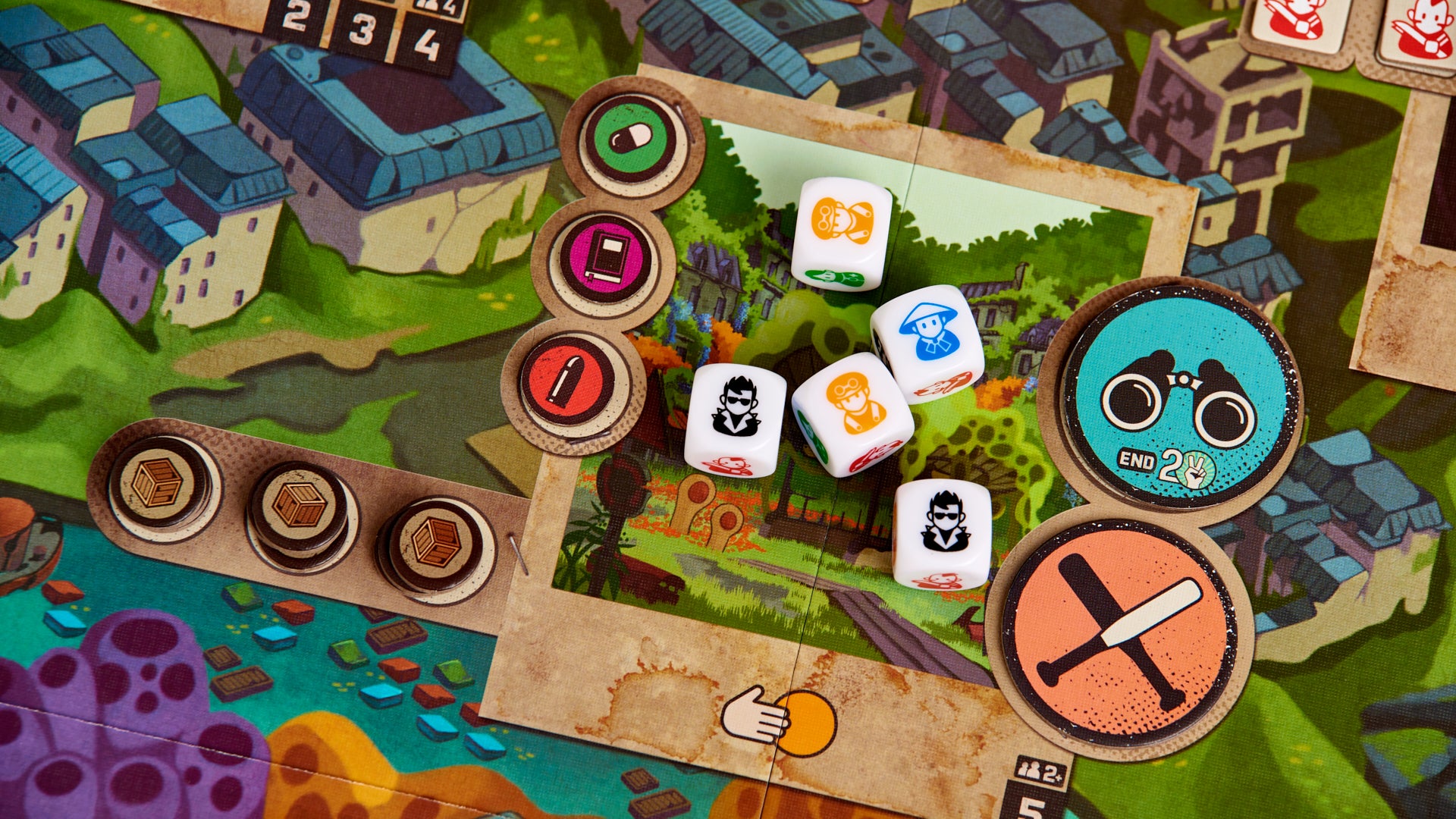Choose the red bullet token
Image resolution: width=1456 pixels, height=819 pixels.
[x=567, y=379]
